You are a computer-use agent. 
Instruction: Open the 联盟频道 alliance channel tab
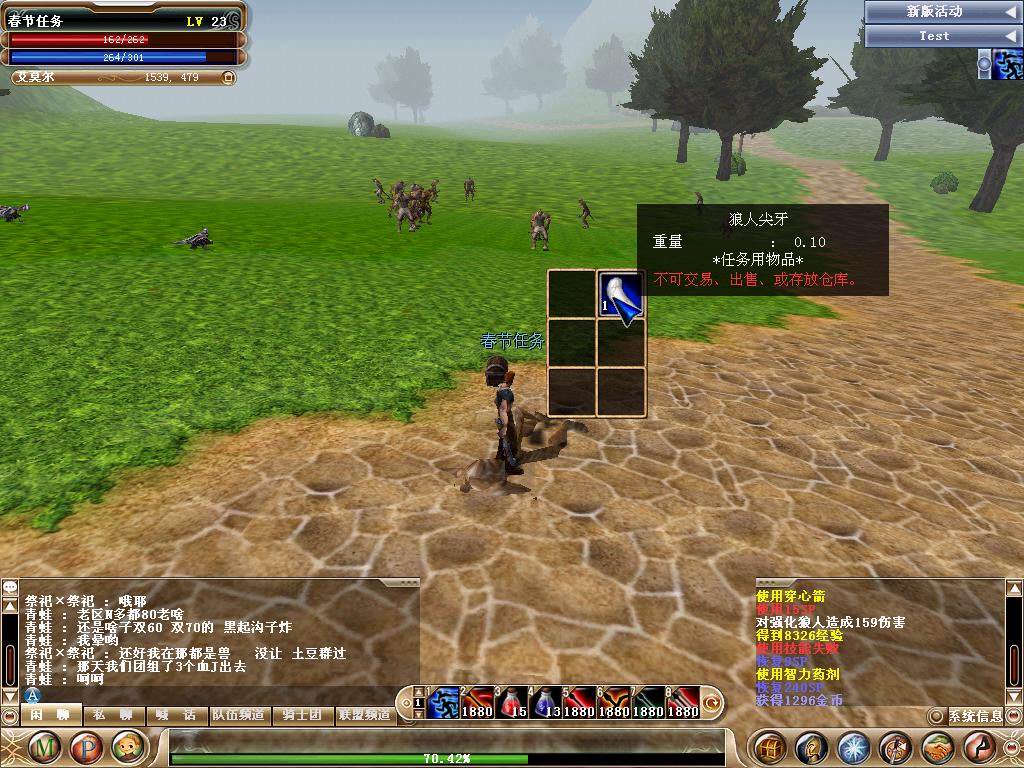(x=364, y=715)
